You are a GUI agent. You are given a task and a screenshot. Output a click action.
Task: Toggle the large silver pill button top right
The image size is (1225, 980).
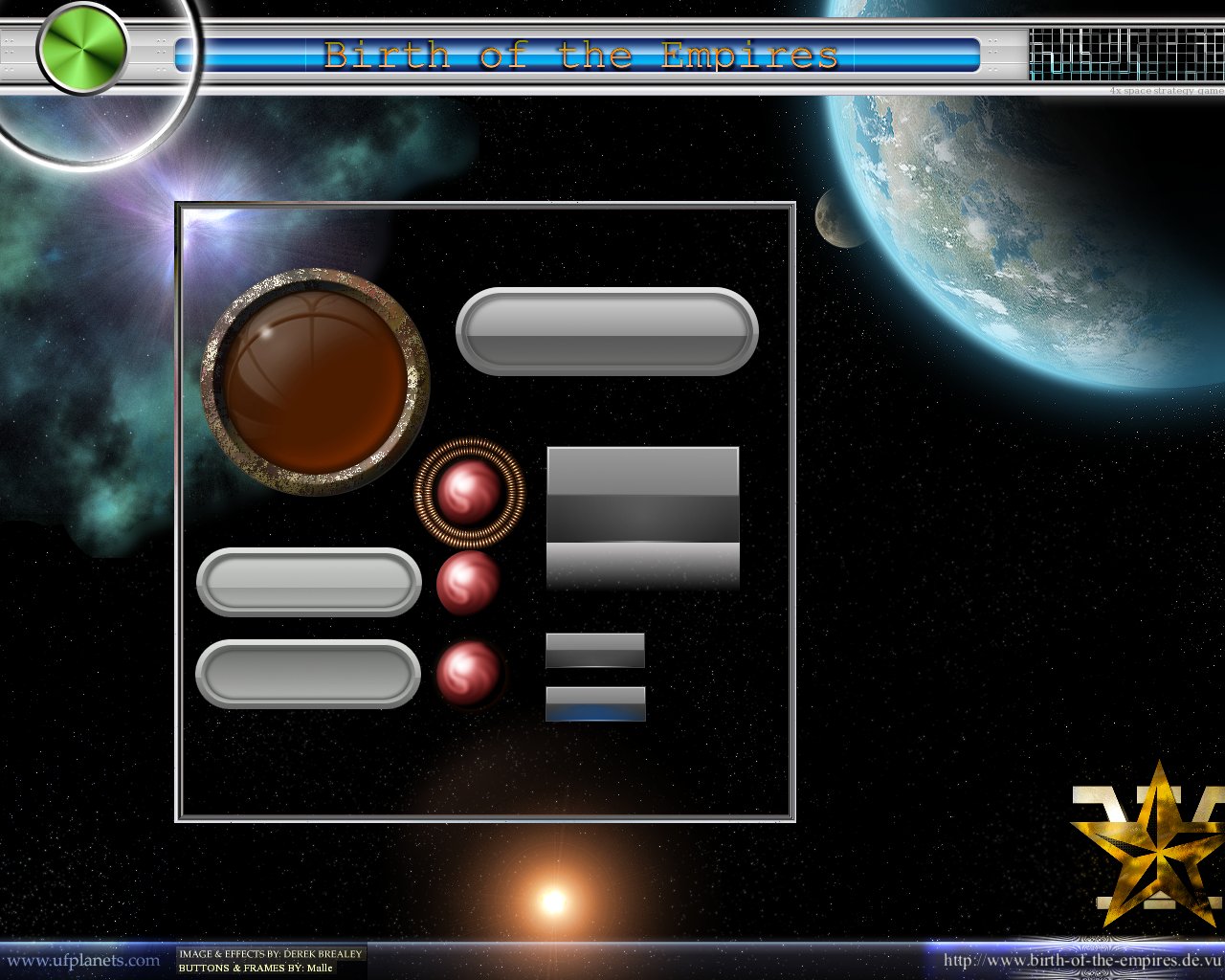point(608,330)
